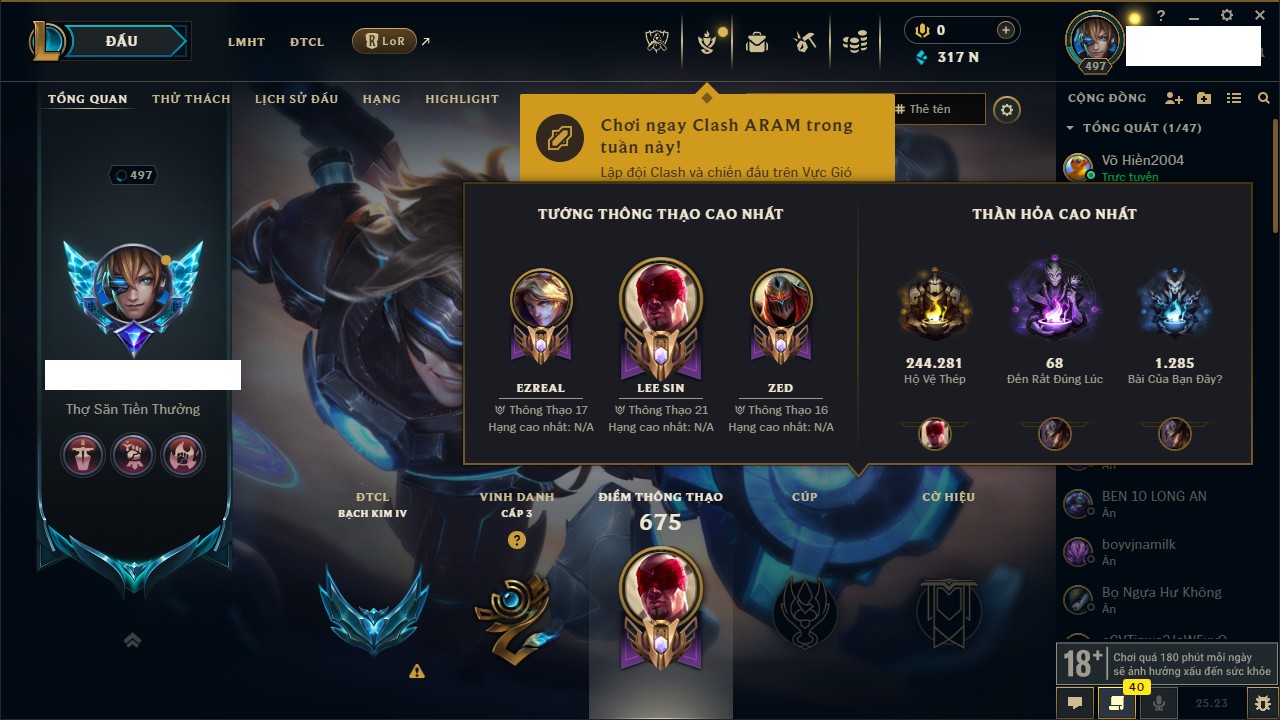The height and width of the screenshot is (720, 1280).
Task: Open the Hạng tab
Action: tap(381, 99)
